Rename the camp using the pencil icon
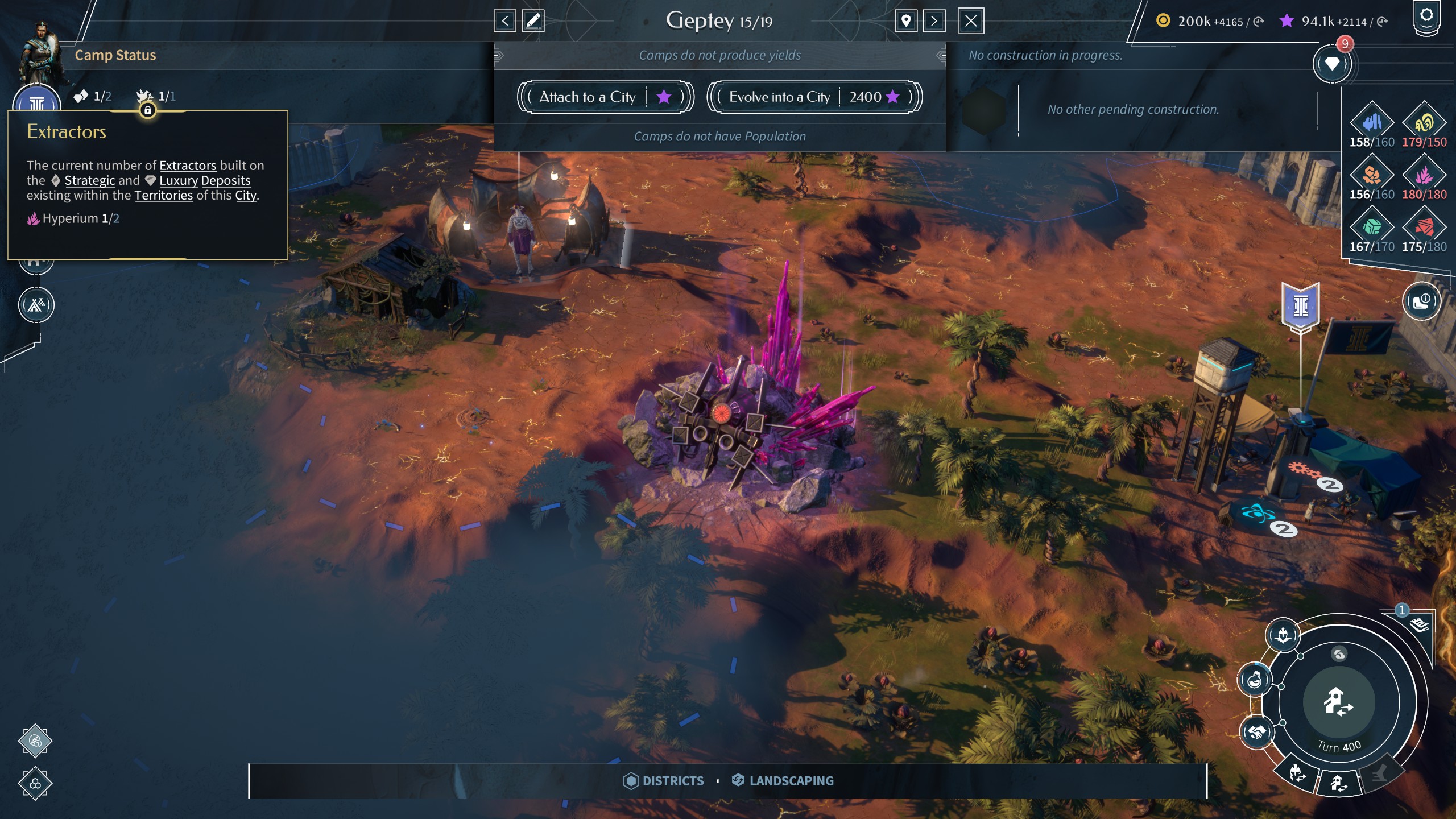Viewport: 1456px width, 819px height. coord(533,21)
